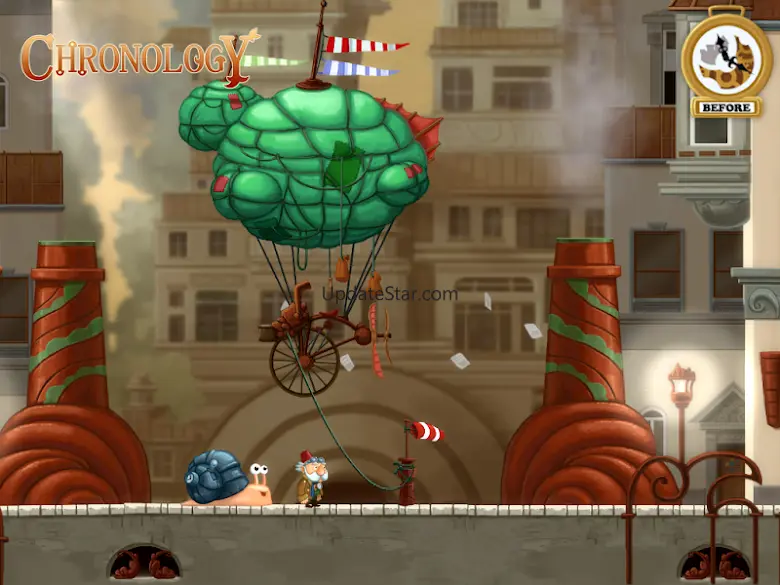Activate the BEFORE pocket watch time switch
780x585 pixels.
tap(725, 58)
